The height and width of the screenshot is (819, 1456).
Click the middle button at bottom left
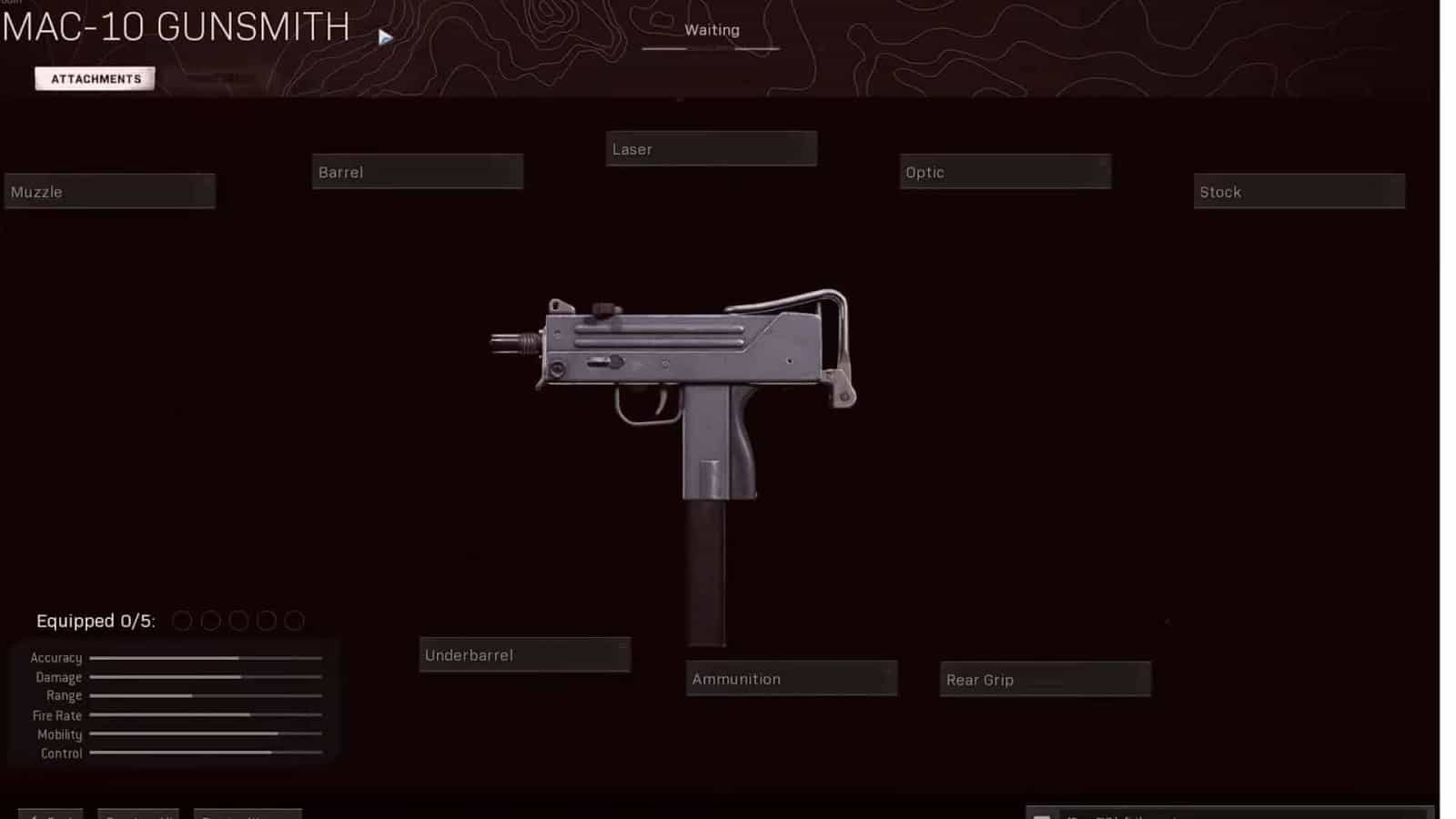click(138, 814)
